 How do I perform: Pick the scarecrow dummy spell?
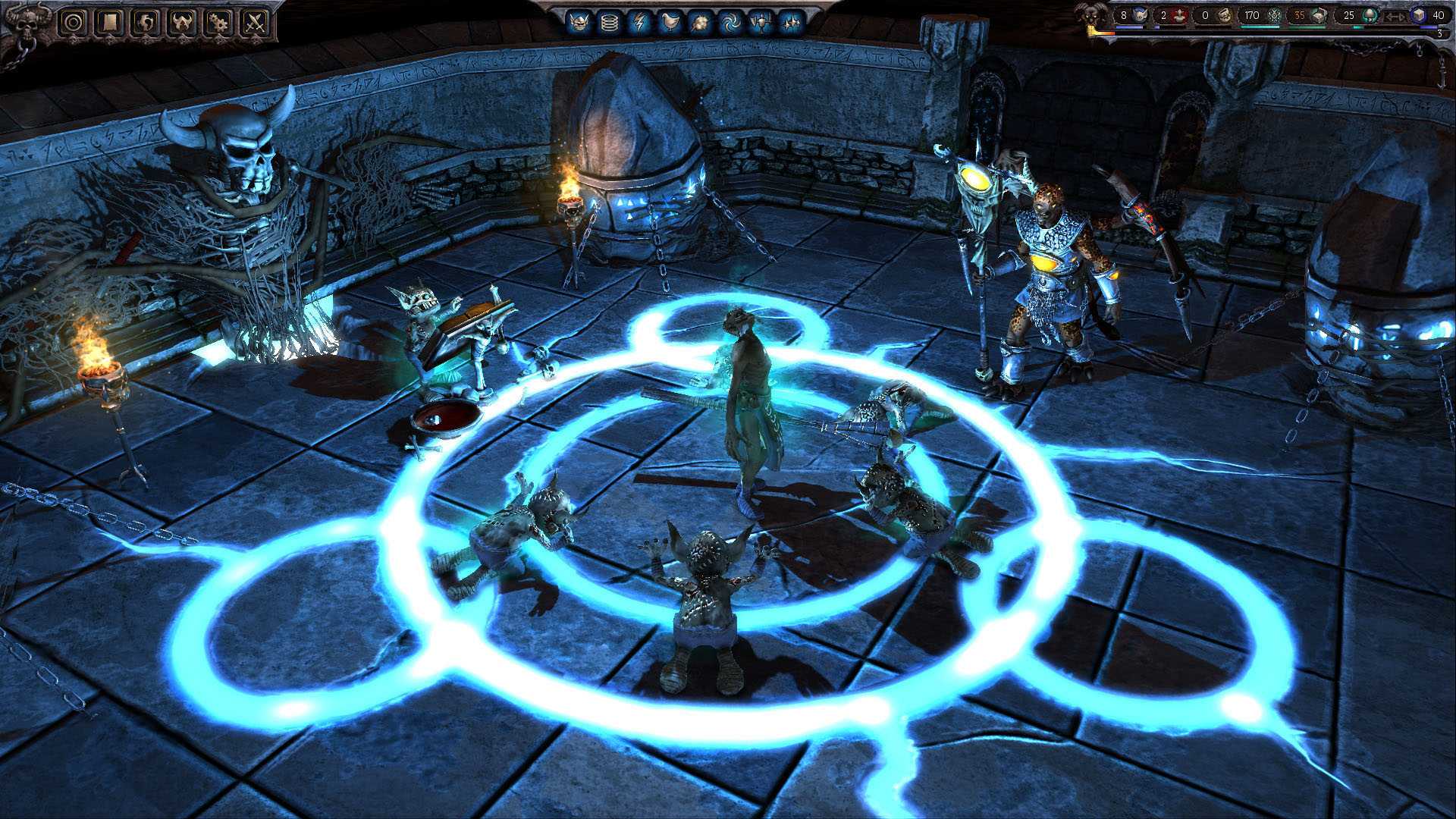pyautogui.click(x=761, y=21)
